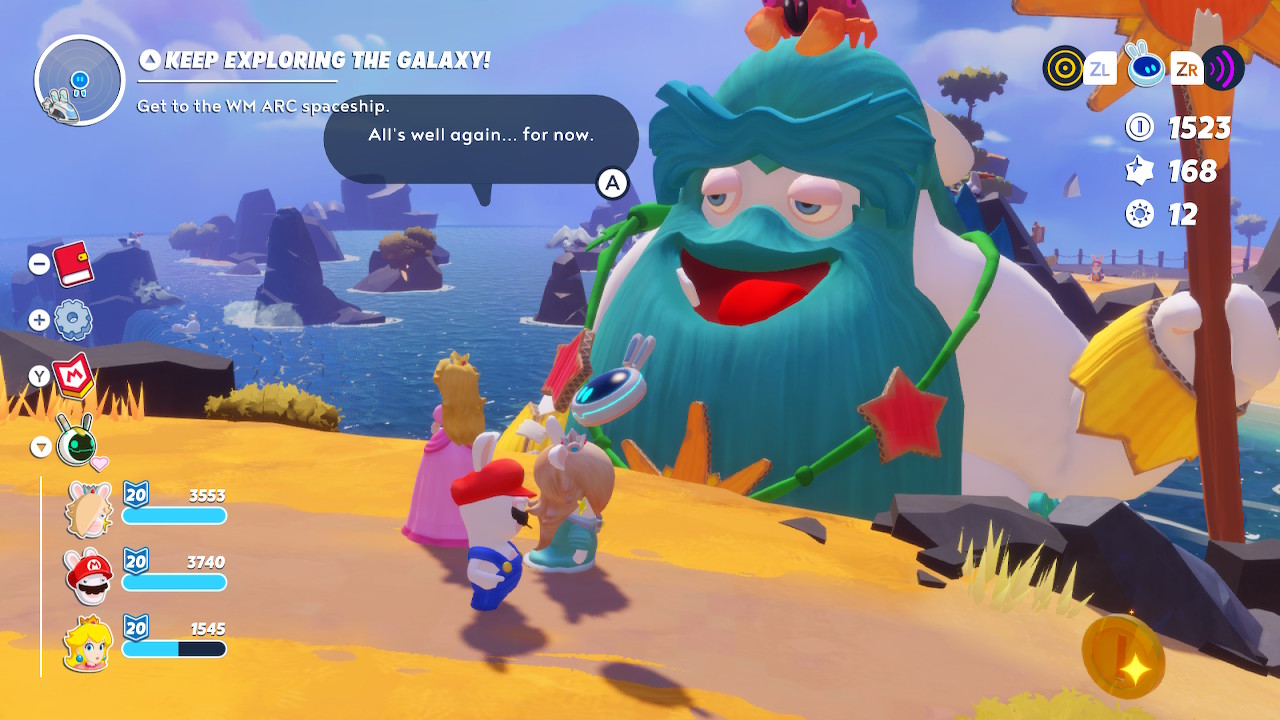The height and width of the screenshot is (720, 1280).
Task: Collapse the journal with the minus control
Action: 40,262
